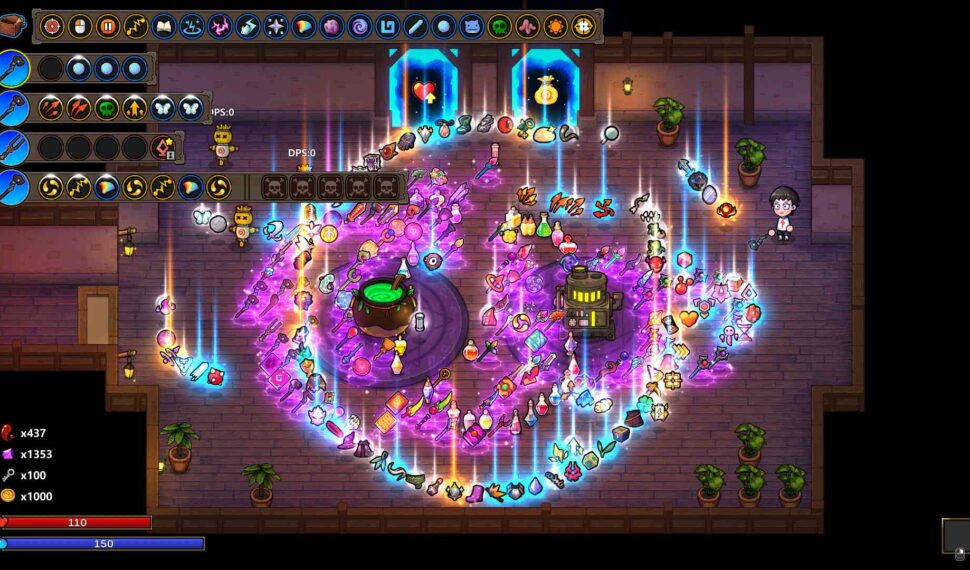Click the bottom-right corner minimap box
970x570 pixels.
point(955,536)
